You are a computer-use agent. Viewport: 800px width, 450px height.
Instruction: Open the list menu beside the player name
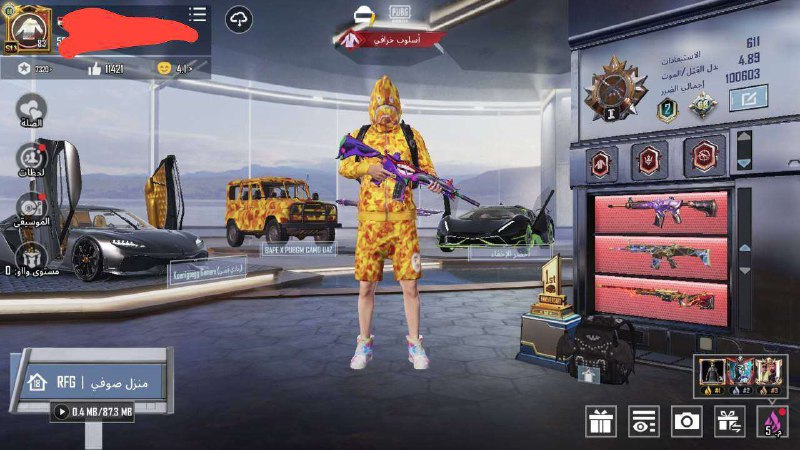(x=198, y=14)
